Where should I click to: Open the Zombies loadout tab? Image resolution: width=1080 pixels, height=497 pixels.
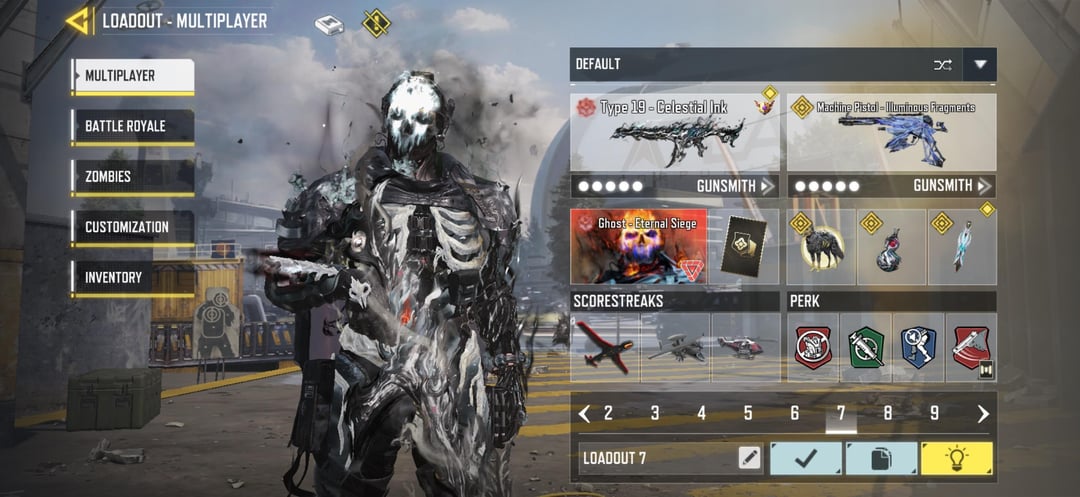[x=132, y=177]
